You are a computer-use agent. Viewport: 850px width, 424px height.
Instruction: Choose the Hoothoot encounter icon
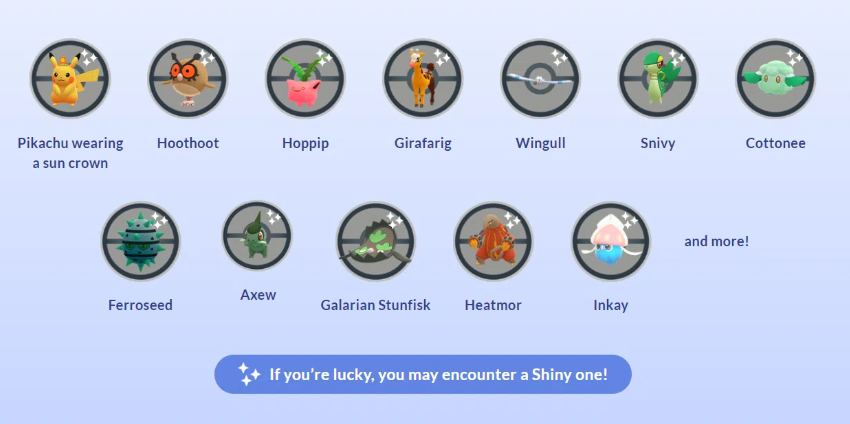[x=187, y=79]
